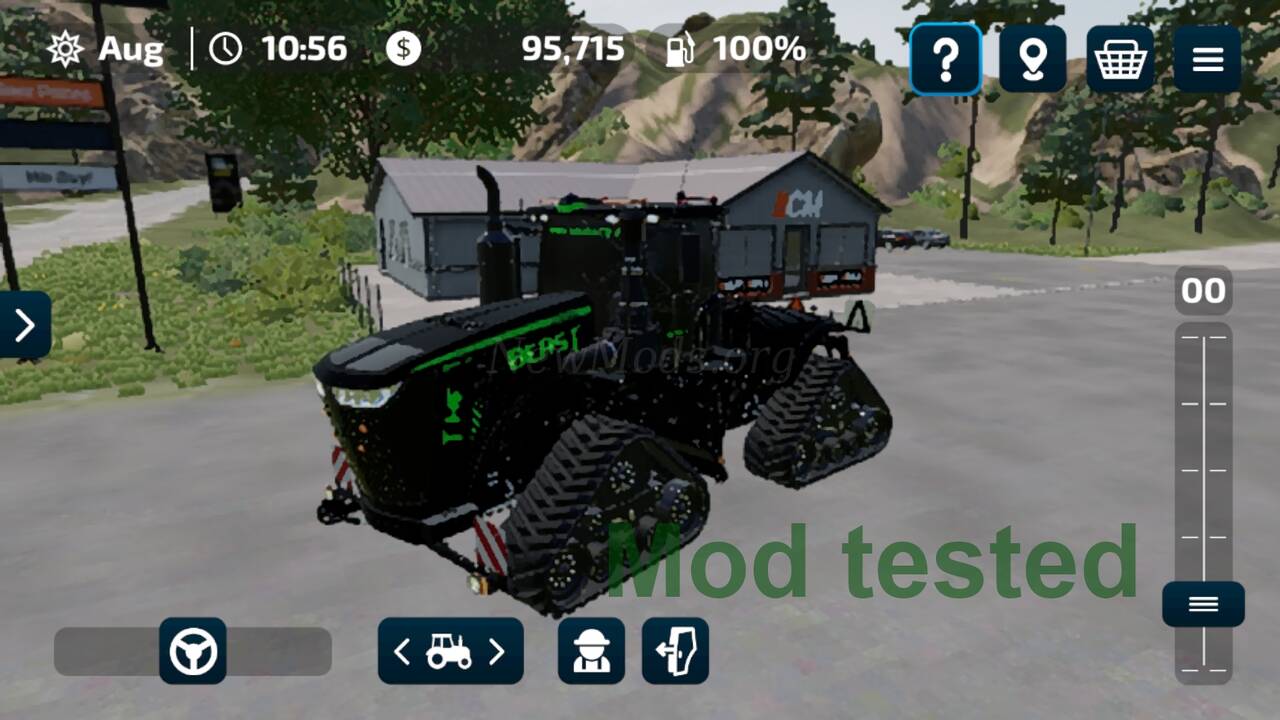Switch to the previous vehicle
Image resolution: width=1280 pixels, height=720 pixels.
(x=402, y=652)
